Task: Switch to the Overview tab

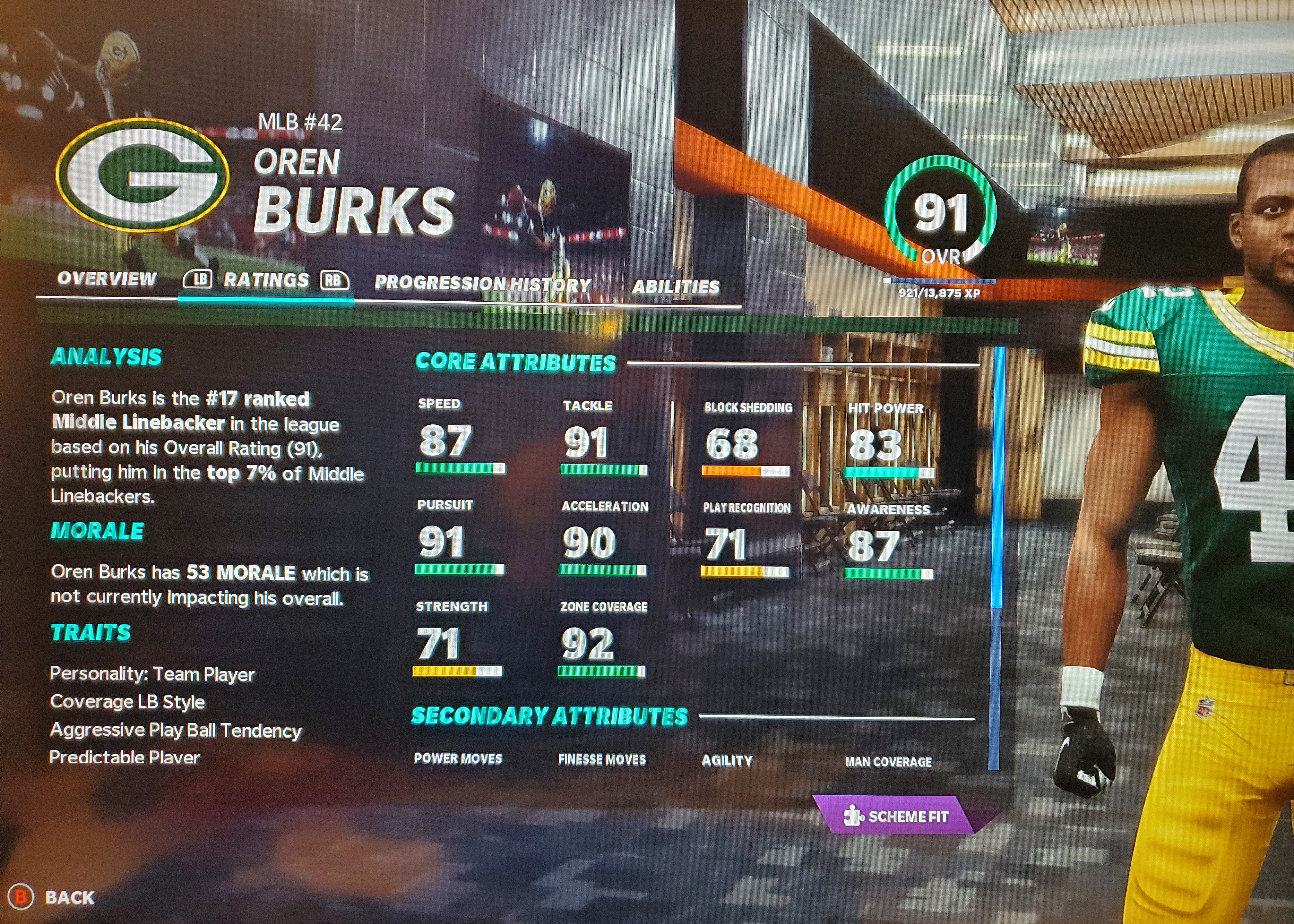Action: 107,279
